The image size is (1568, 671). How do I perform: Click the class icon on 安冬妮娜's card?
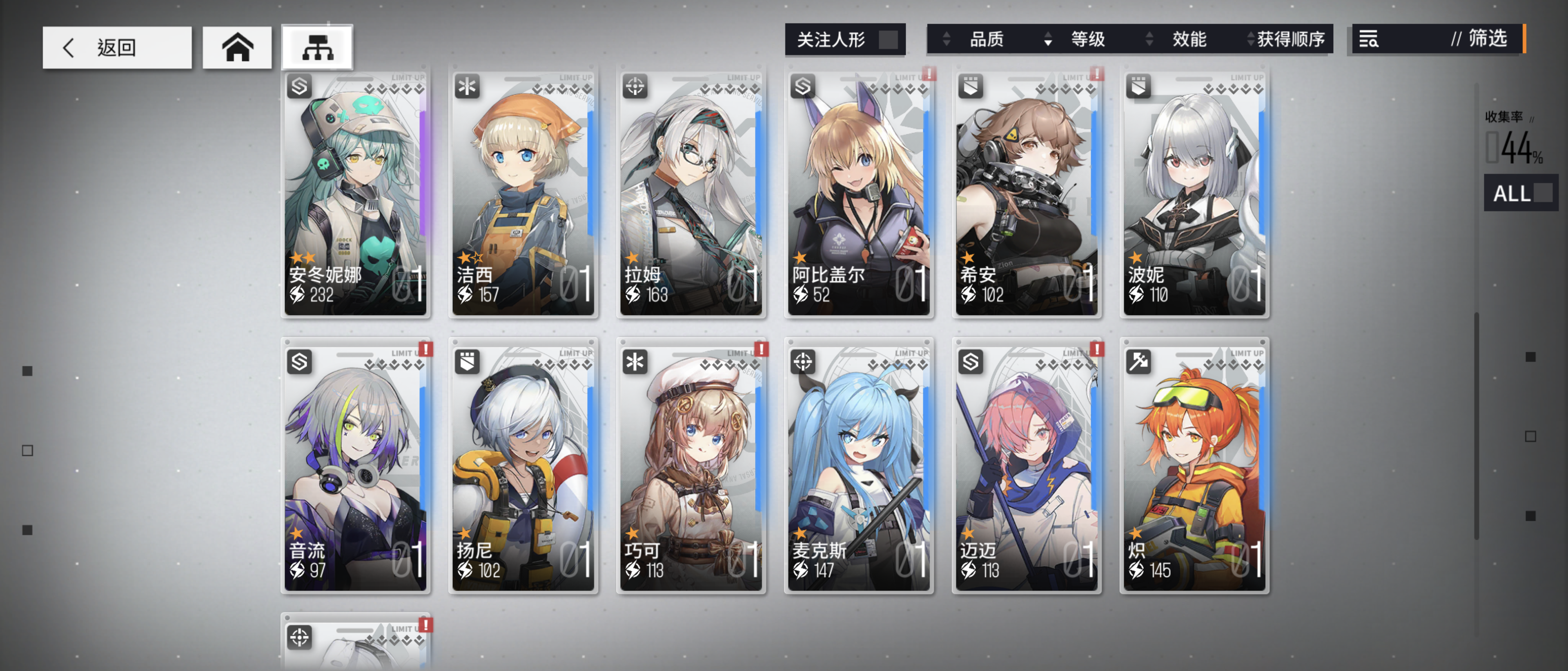[x=299, y=87]
